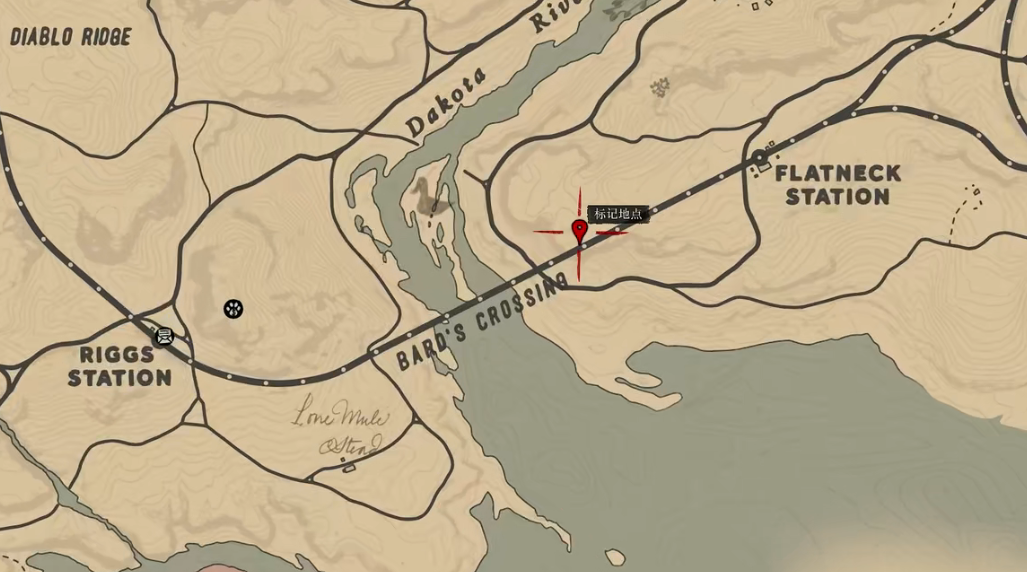The height and width of the screenshot is (572, 1027).
Task: Select the post office envelope icon
Action: pos(165,336)
